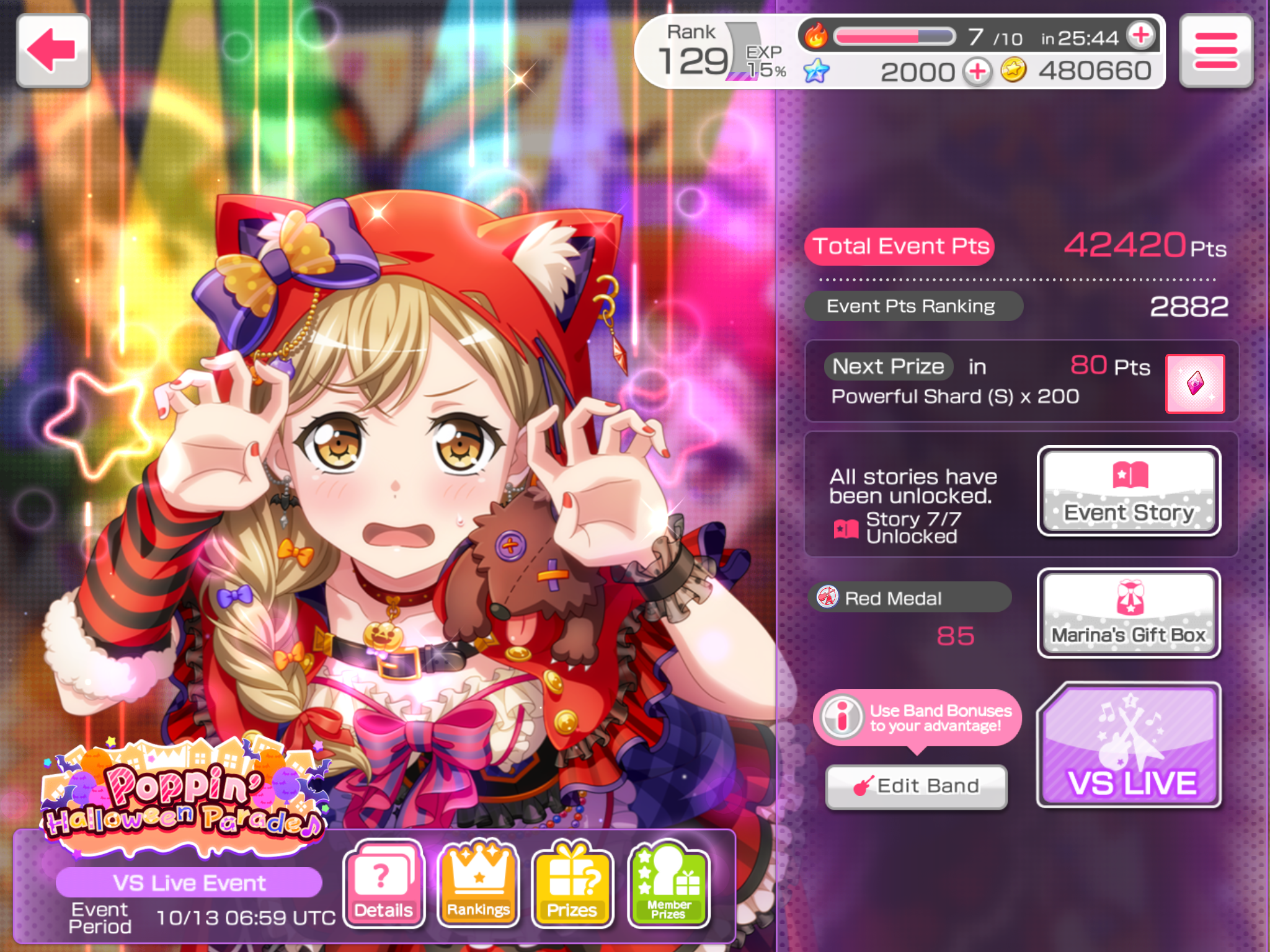View event Details
The width and height of the screenshot is (1270, 952).
pyautogui.click(x=384, y=883)
